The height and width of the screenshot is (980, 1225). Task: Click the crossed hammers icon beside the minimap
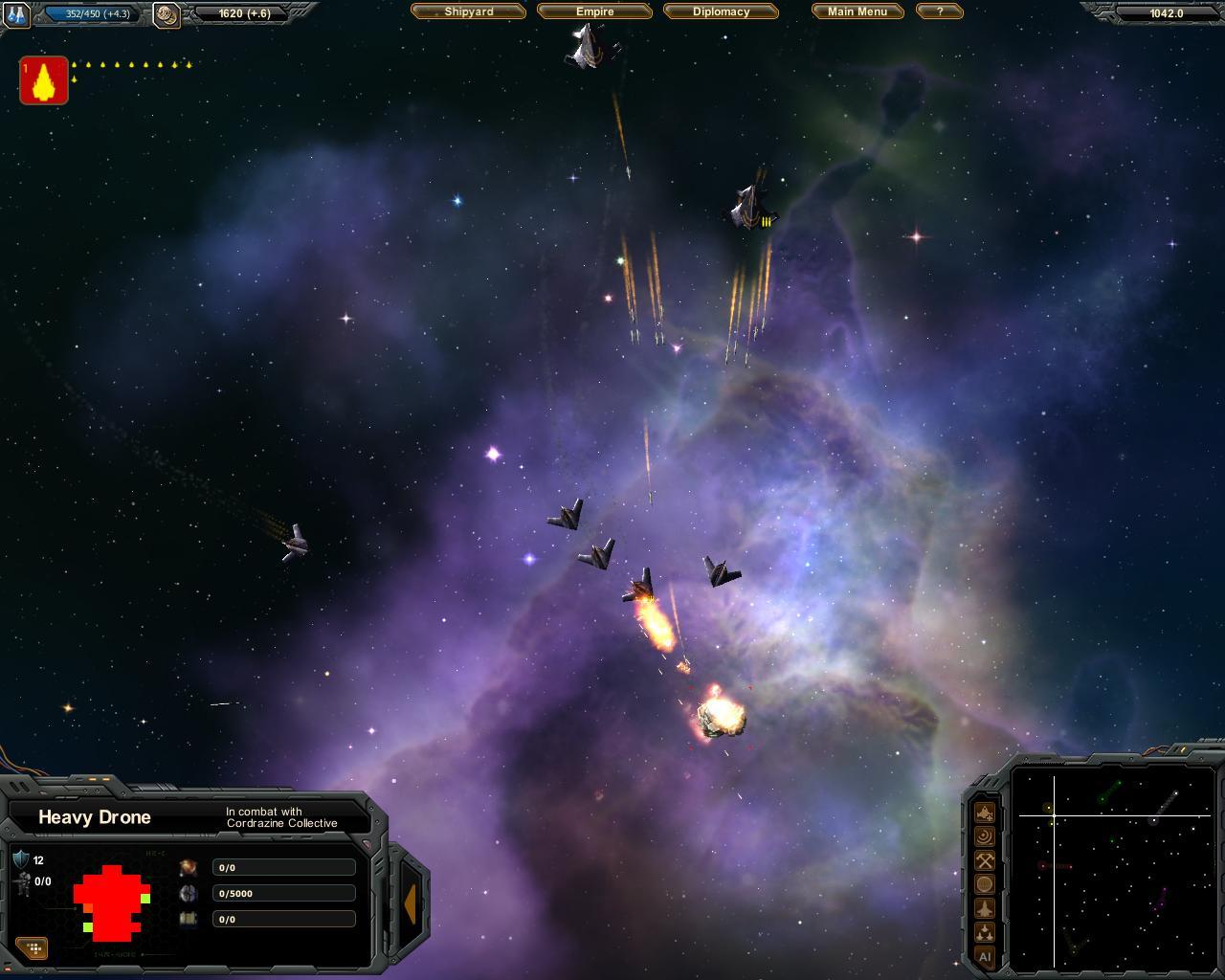coord(985,861)
